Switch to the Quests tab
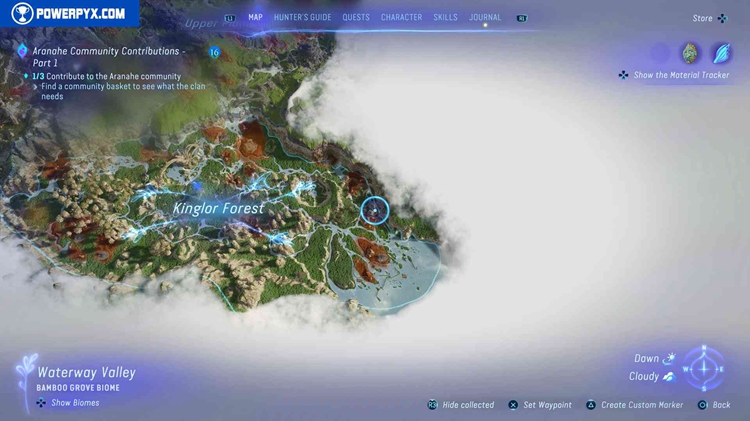750x421 pixels. pos(355,17)
